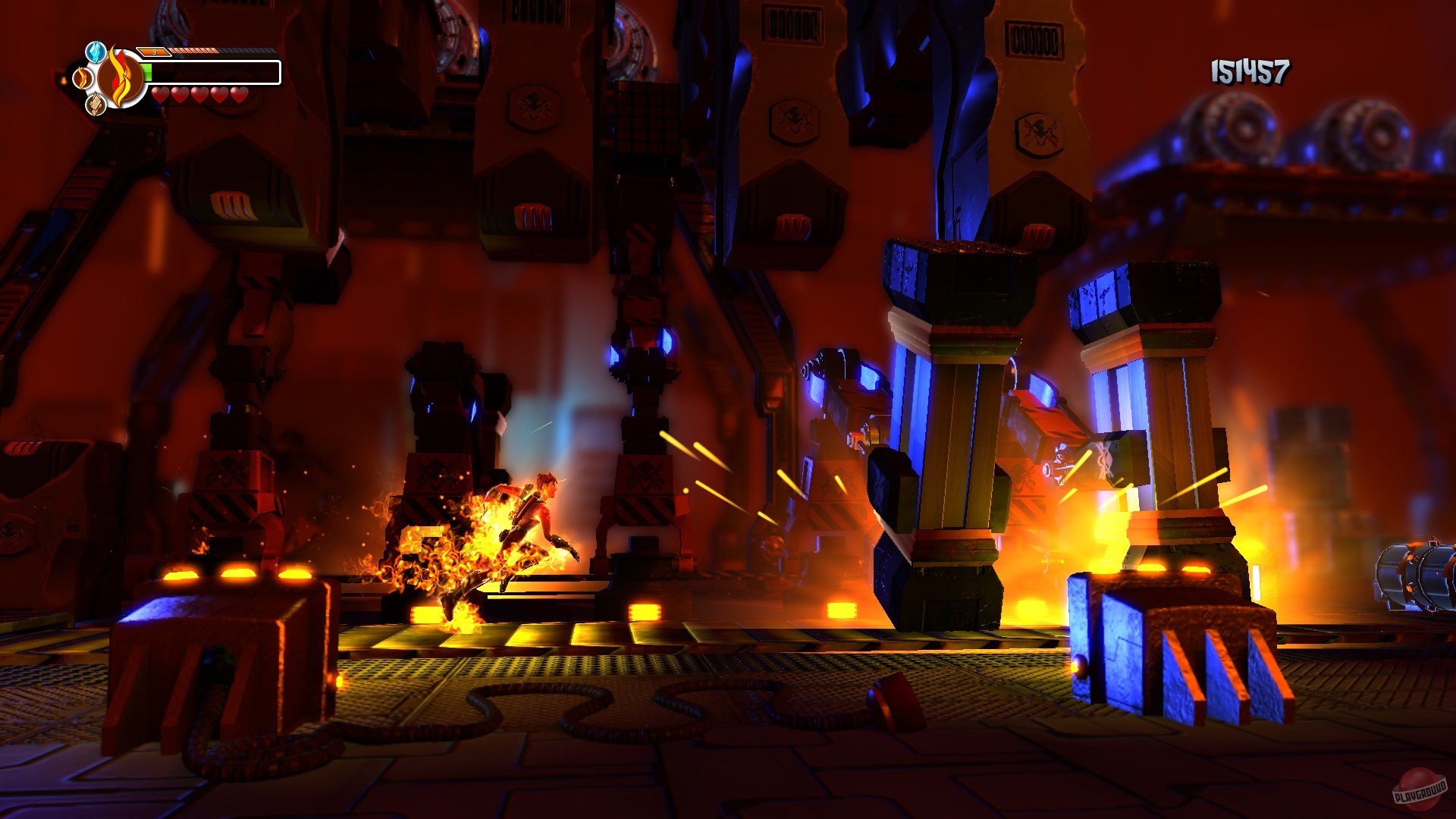Select the small flame ability icon
The image size is (1456, 819).
81,77
